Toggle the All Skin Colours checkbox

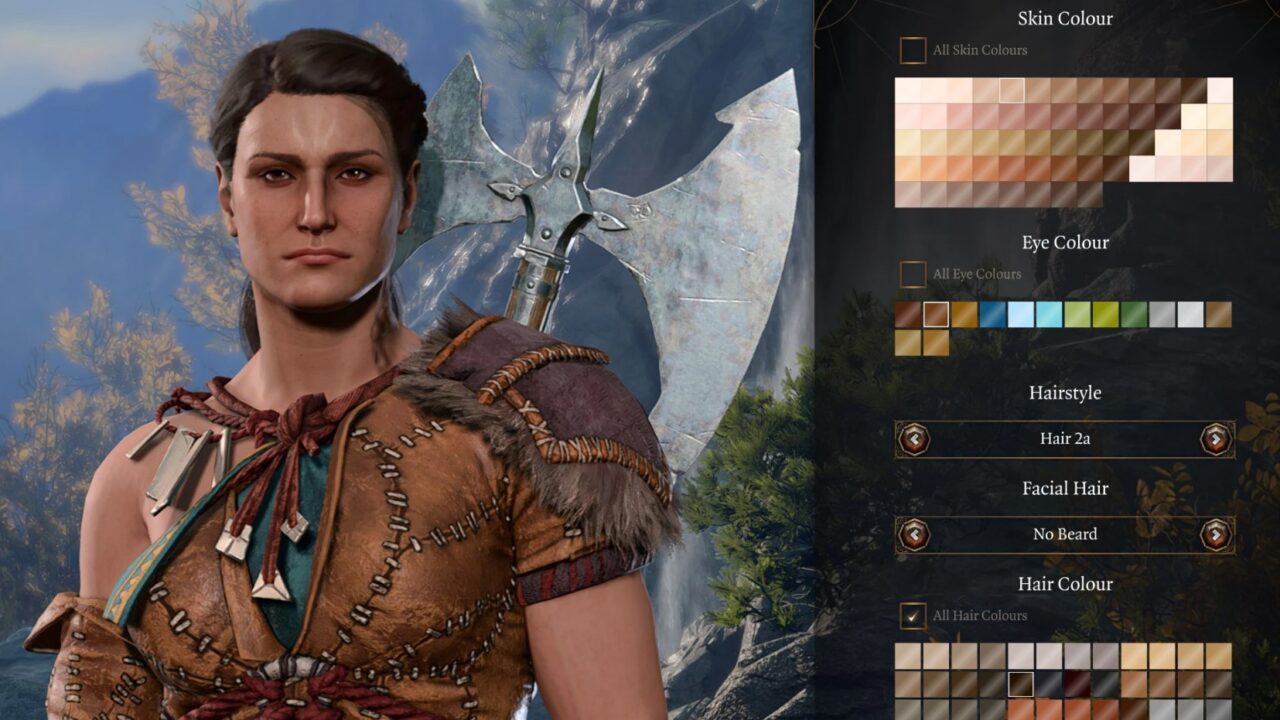(x=912, y=50)
